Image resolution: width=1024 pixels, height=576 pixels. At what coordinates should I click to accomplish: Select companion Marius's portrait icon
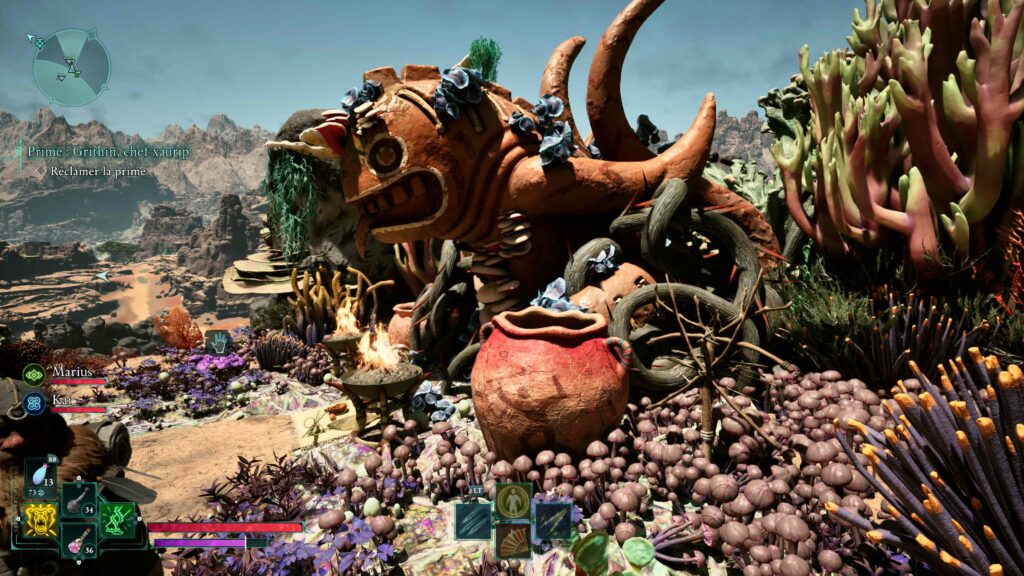33,375
